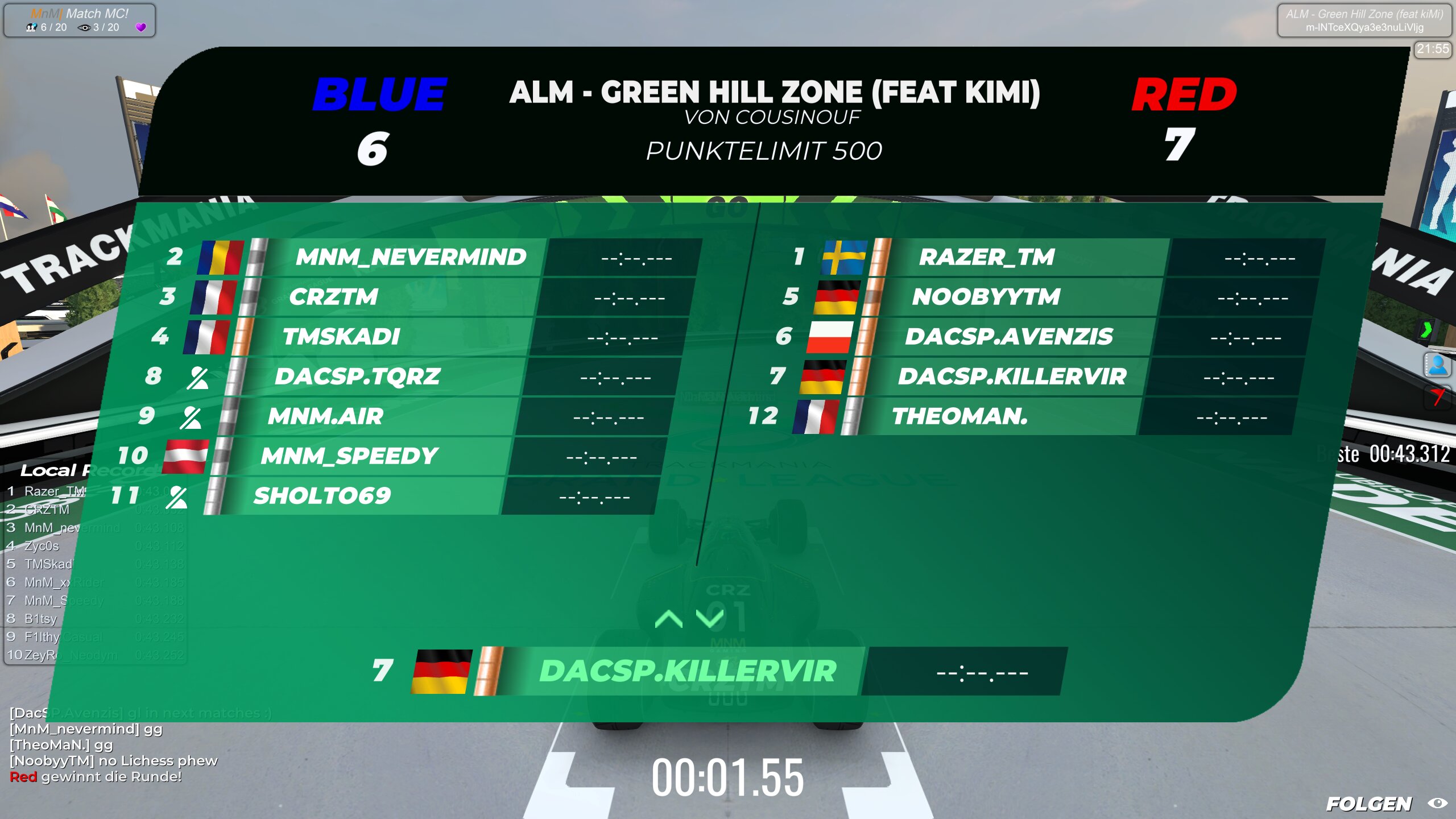Open the blue player profile icon
Viewport: 1456px width, 819px height.
1437,365
